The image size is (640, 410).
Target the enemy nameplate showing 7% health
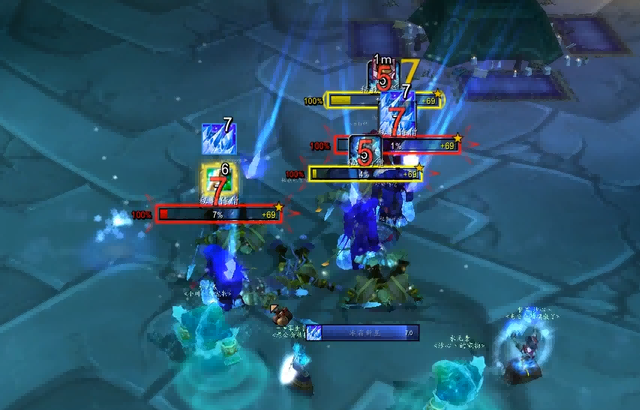pyautogui.click(x=216, y=214)
